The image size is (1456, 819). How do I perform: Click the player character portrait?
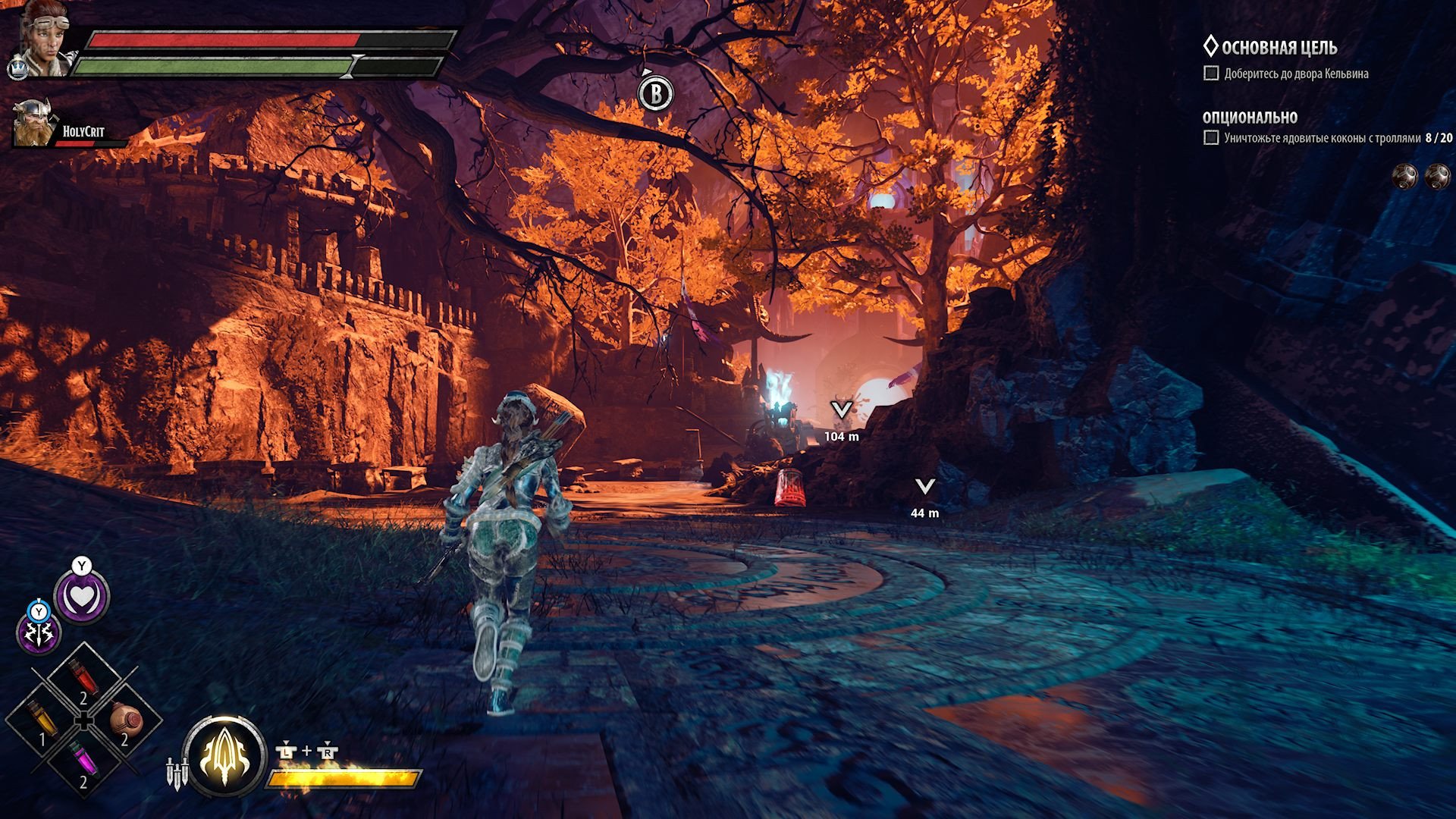point(42,39)
